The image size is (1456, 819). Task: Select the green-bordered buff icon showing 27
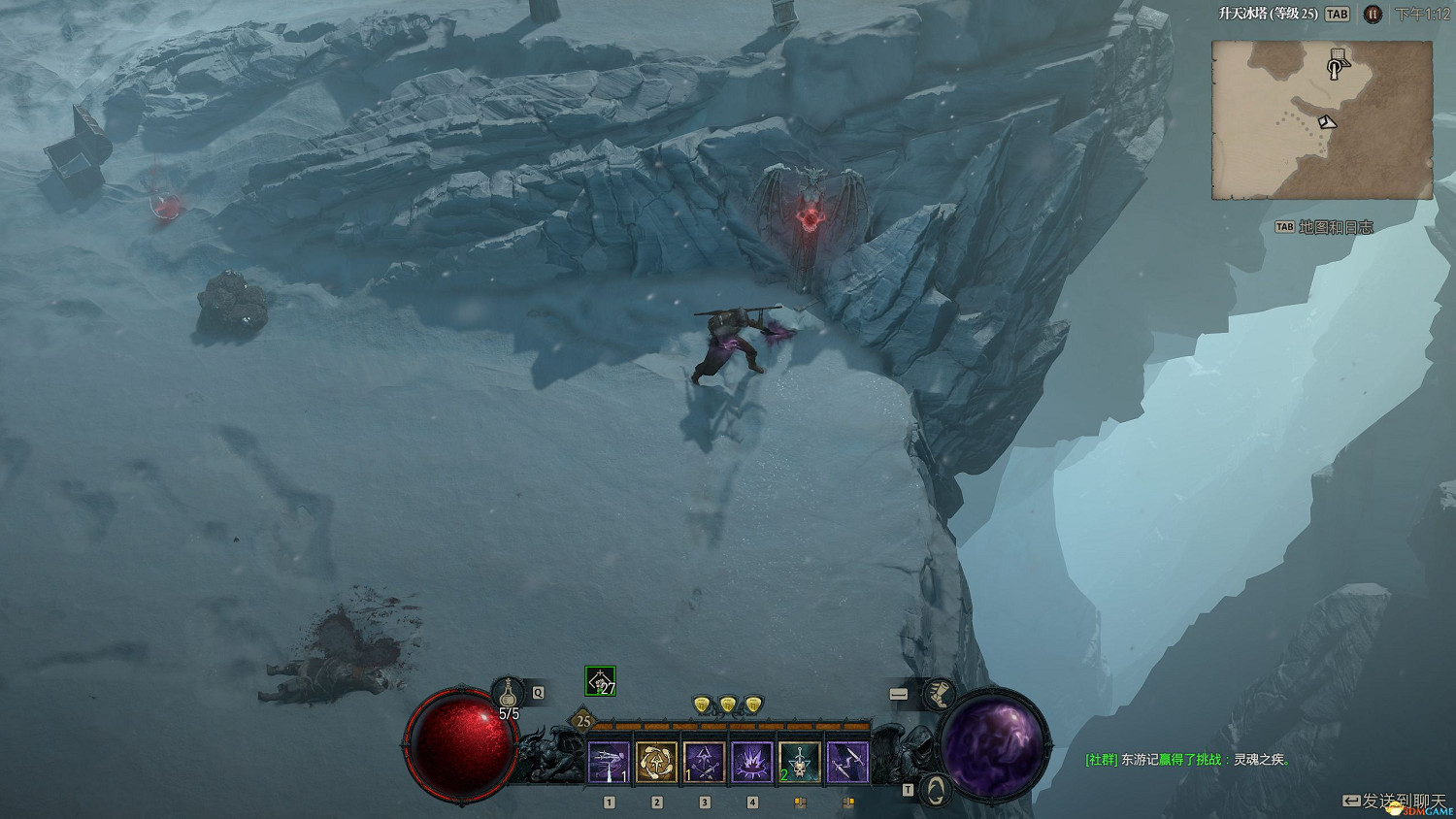600,681
